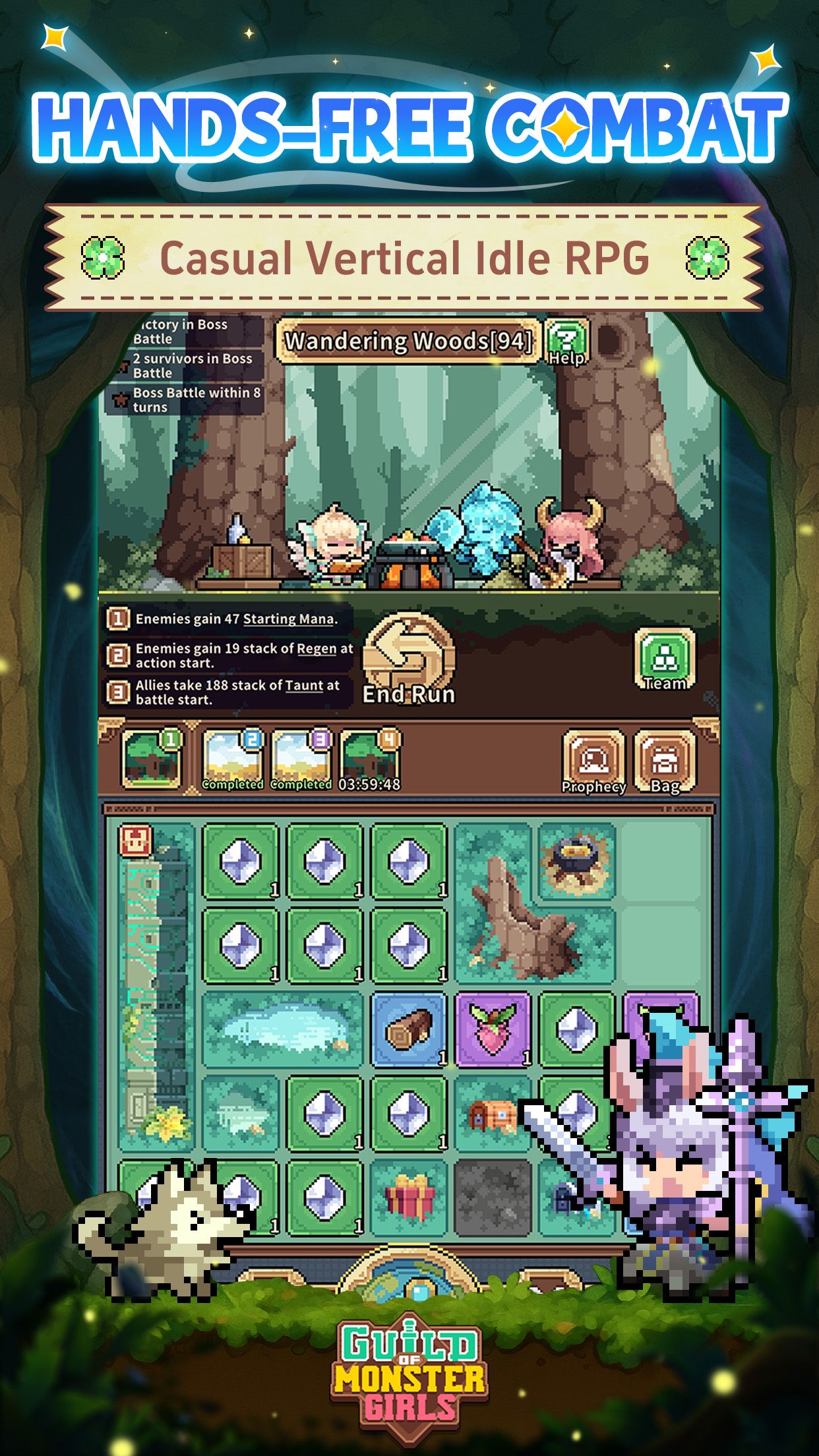Viewport: 819px width, 1456px height.
Task: Click the End Run button
Action: (409, 659)
